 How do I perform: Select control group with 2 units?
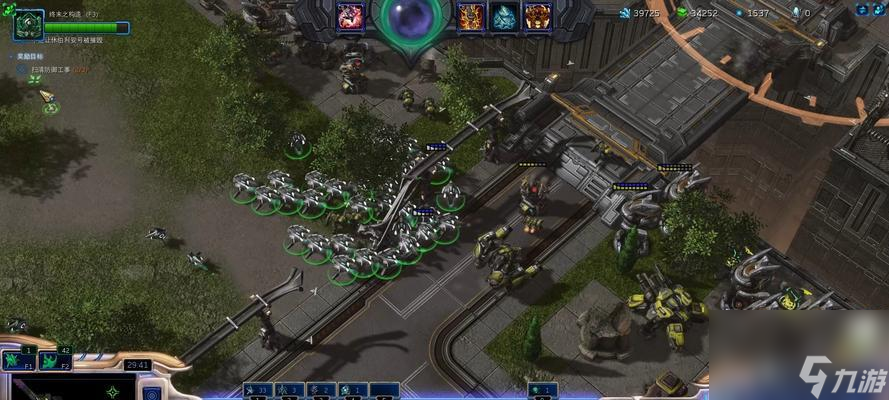pyautogui.click(x=322, y=389)
